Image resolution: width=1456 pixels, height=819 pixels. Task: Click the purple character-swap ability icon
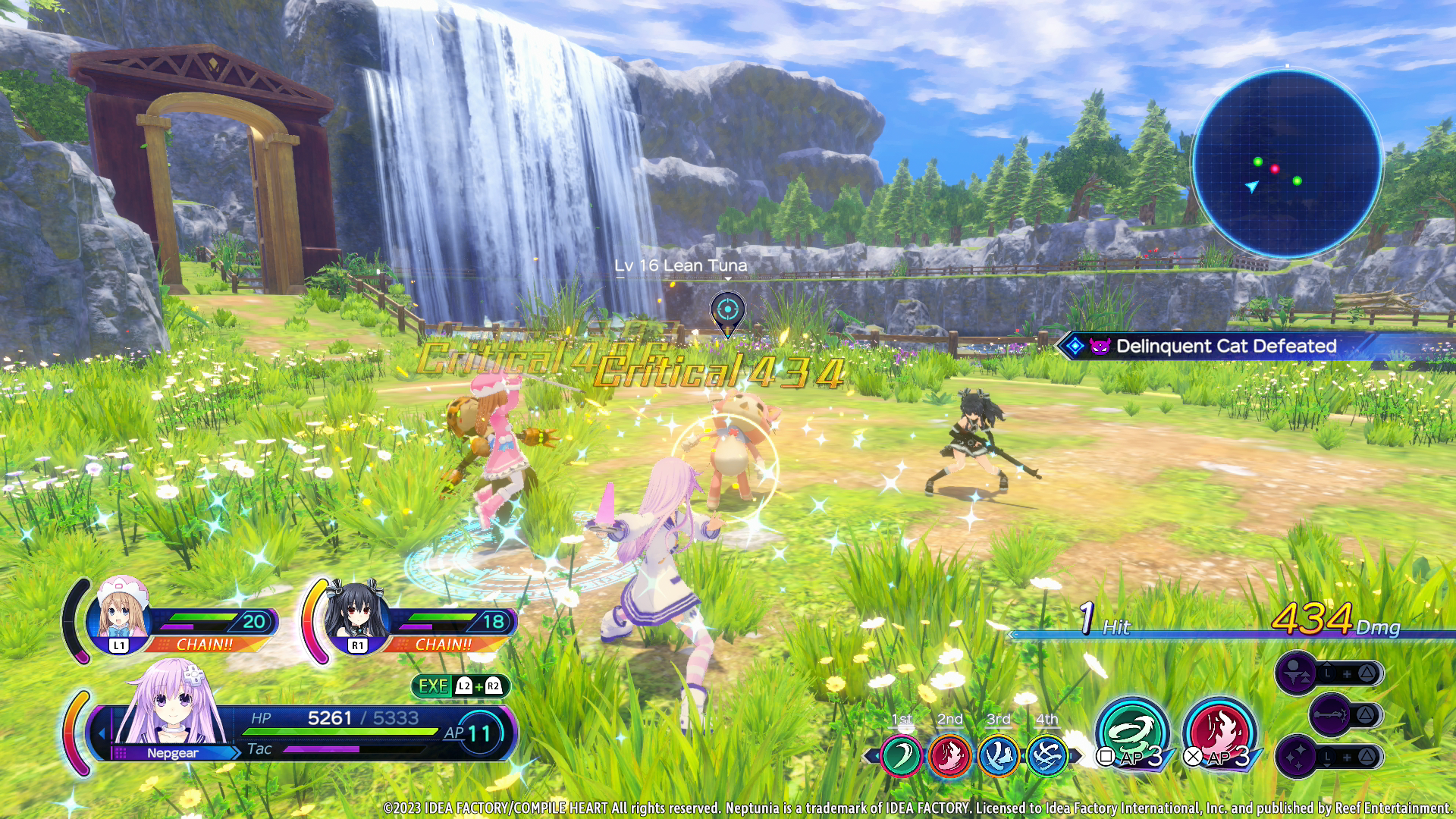coord(1297,673)
